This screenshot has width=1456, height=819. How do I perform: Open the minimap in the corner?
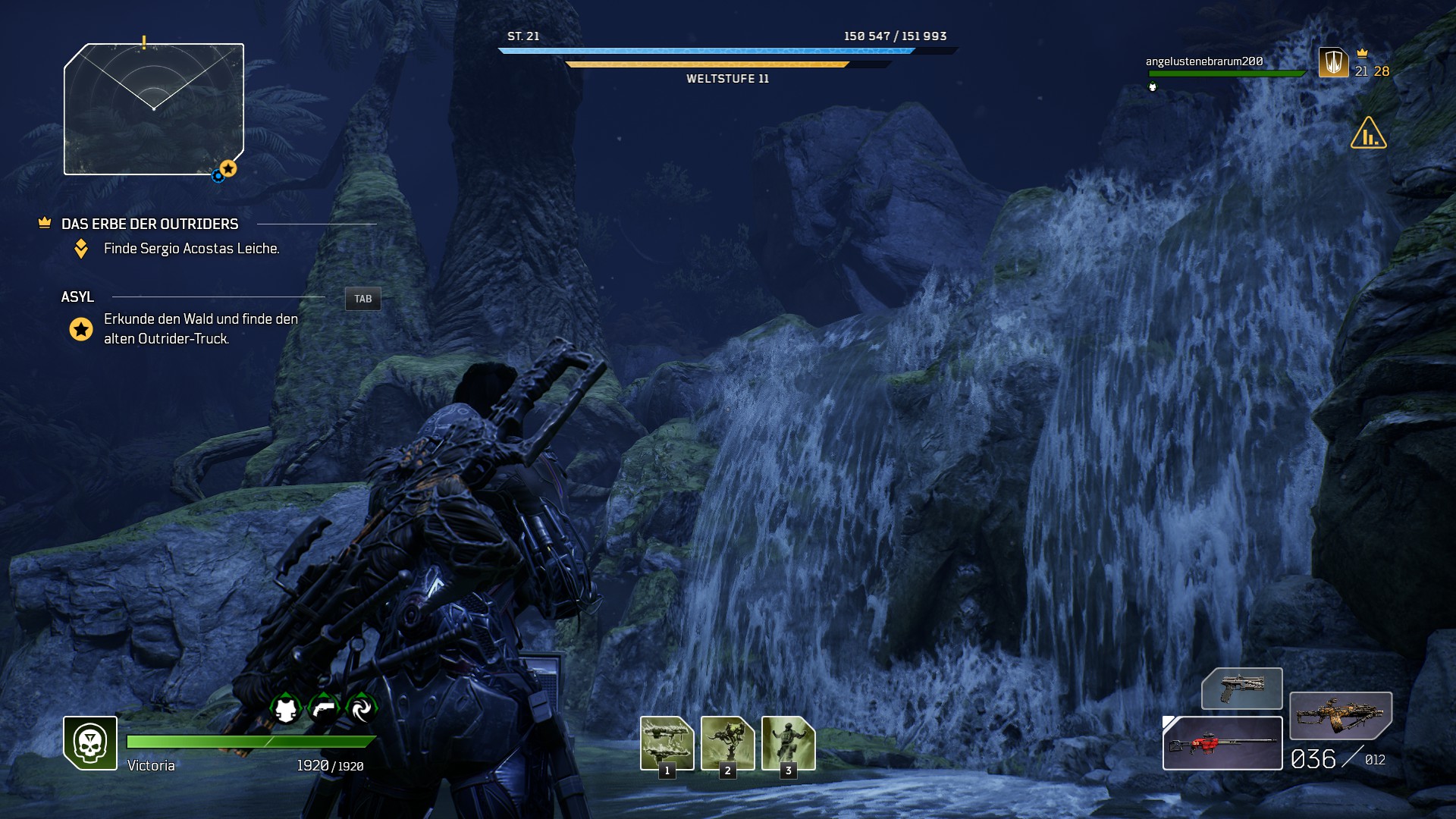[154, 109]
